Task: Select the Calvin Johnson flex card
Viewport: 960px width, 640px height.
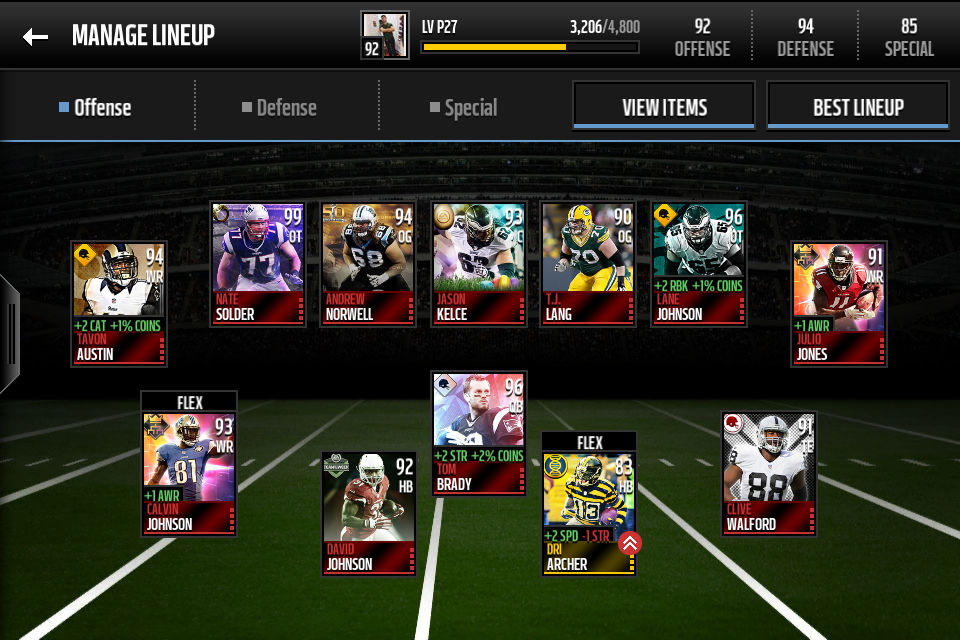Action: [x=189, y=470]
